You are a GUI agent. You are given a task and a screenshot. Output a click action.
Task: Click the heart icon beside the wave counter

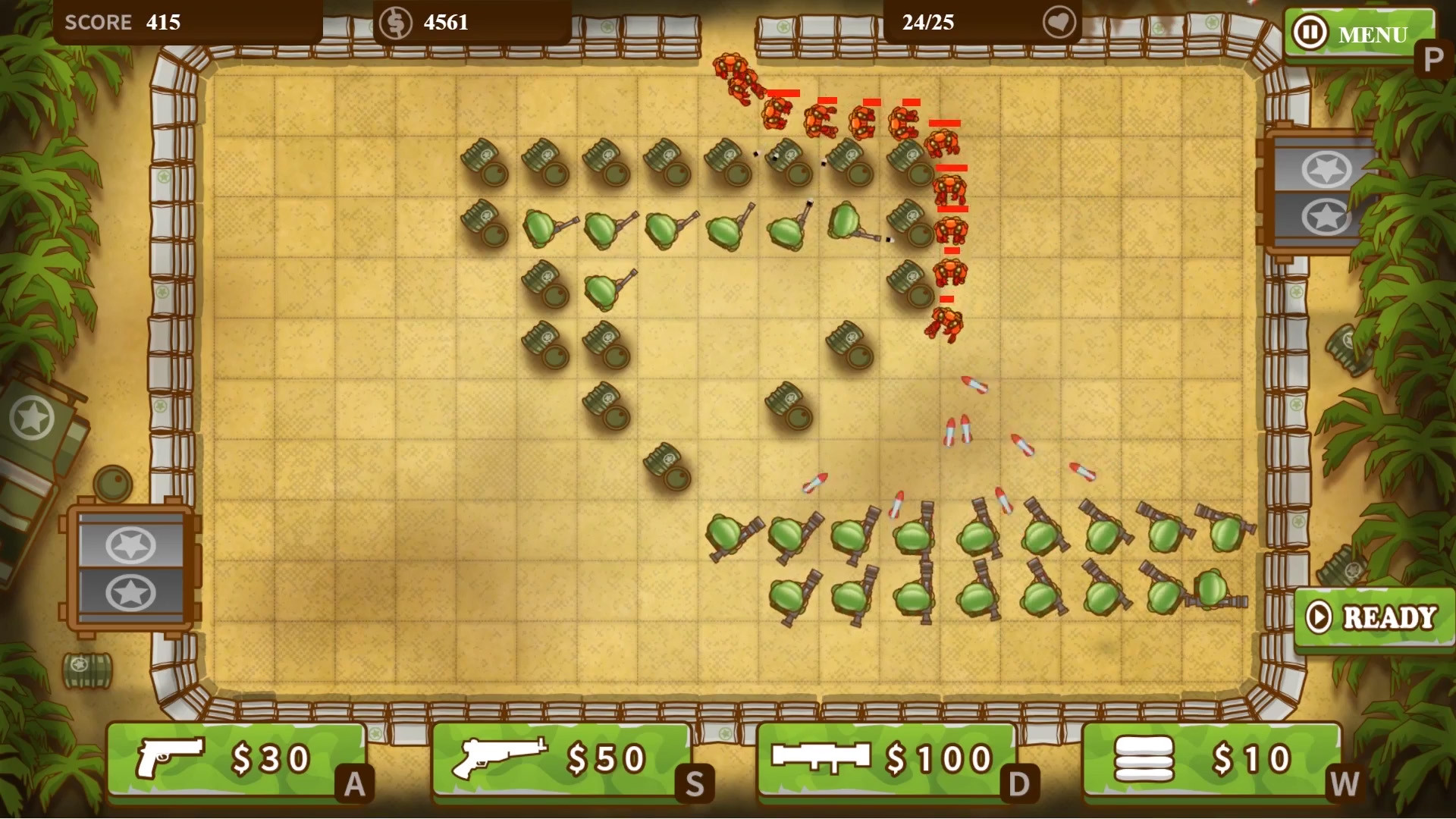point(1059,23)
